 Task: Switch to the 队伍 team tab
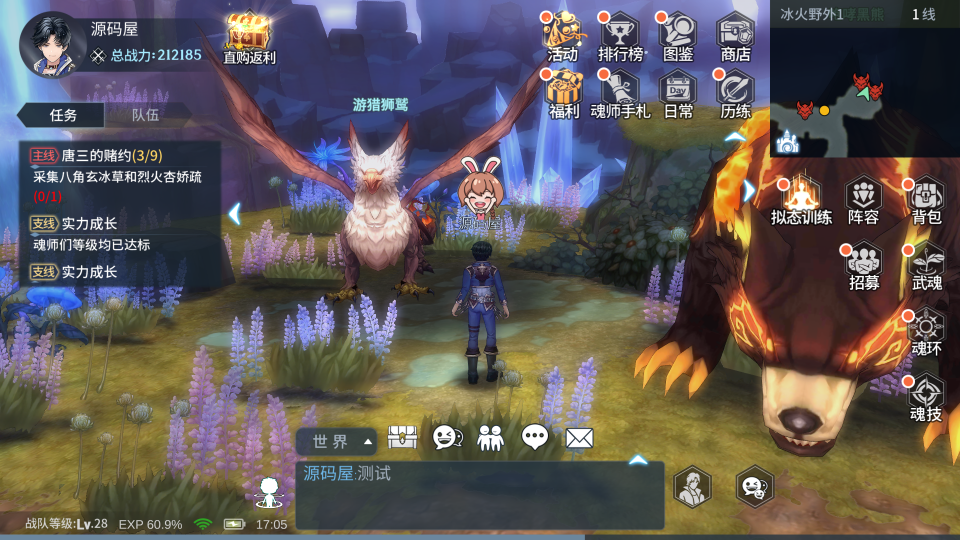146,115
